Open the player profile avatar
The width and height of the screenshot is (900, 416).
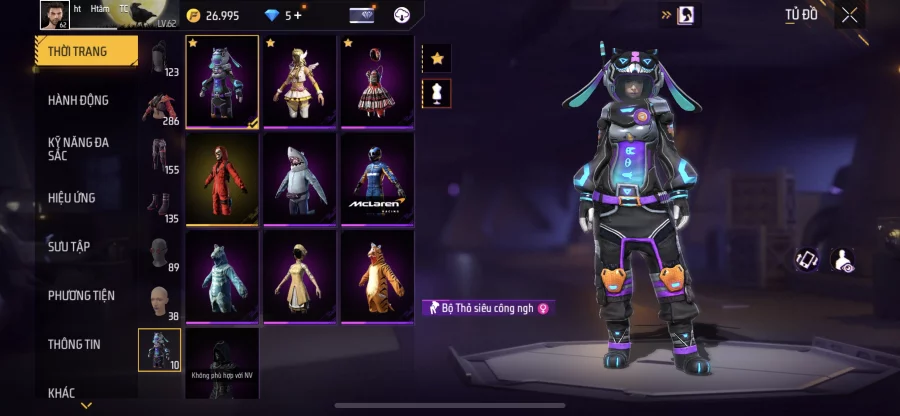53,14
